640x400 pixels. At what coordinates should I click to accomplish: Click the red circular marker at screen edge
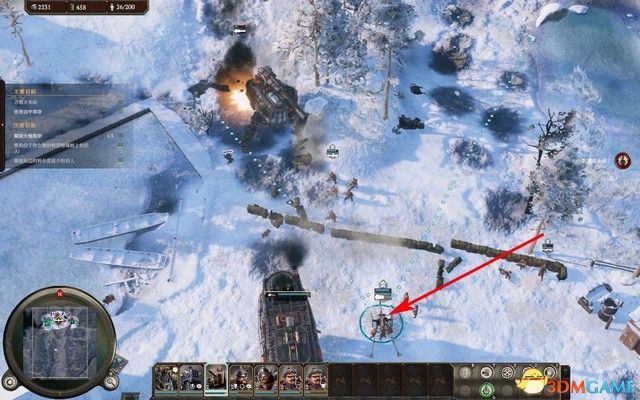click(x=624, y=160)
